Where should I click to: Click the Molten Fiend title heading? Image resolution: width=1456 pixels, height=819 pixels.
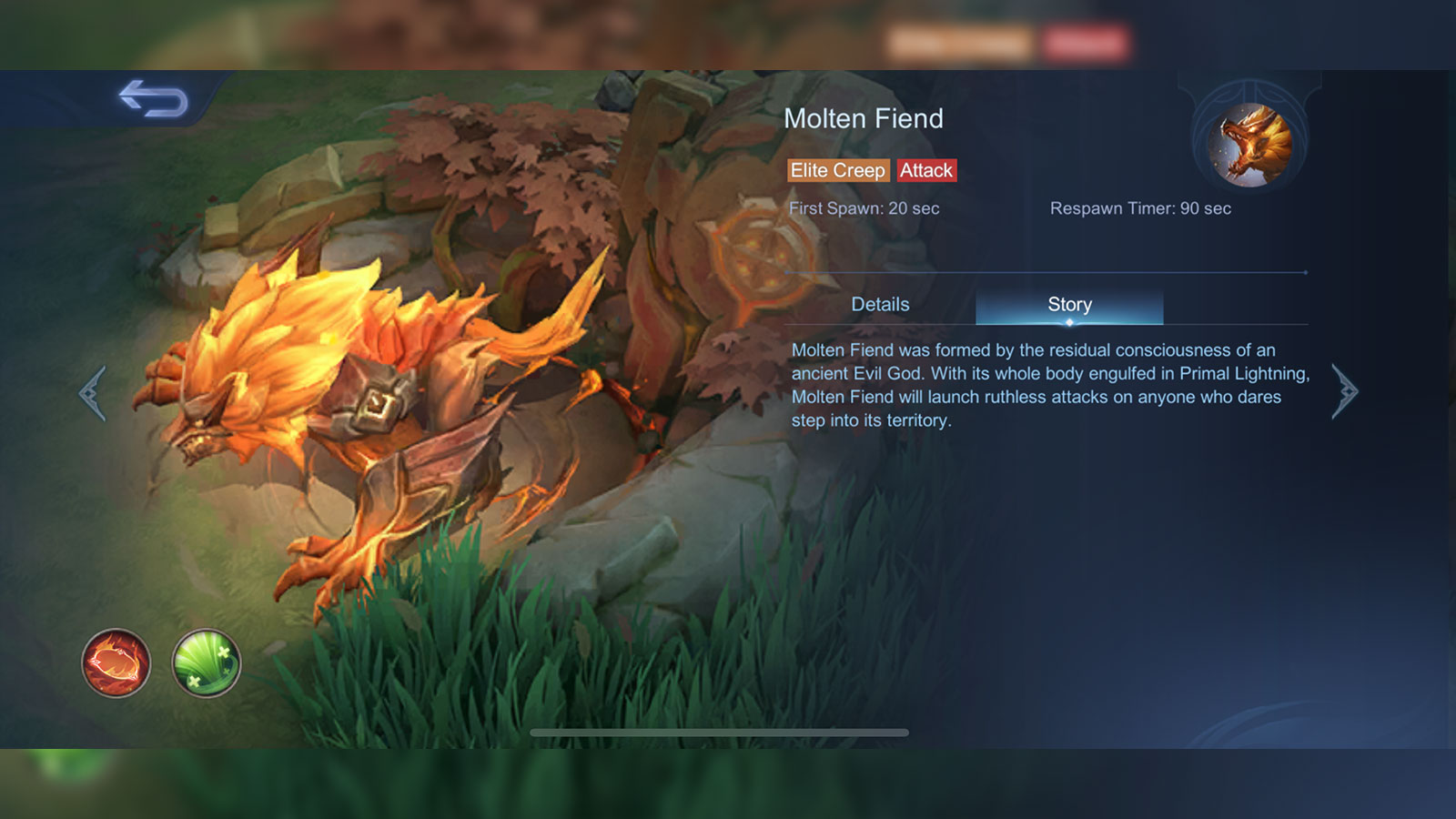pyautogui.click(x=864, y=118)
